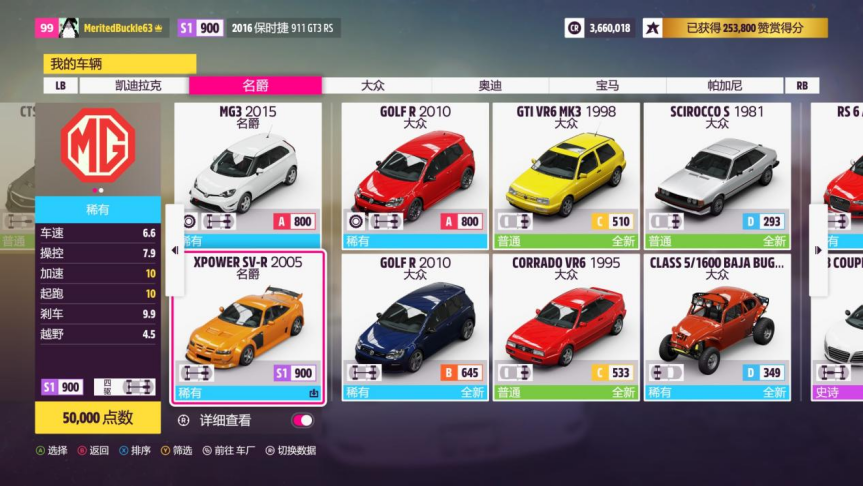
Task: Switch to the 奥迪 manufacturer tab
Action: coord(490,86)
